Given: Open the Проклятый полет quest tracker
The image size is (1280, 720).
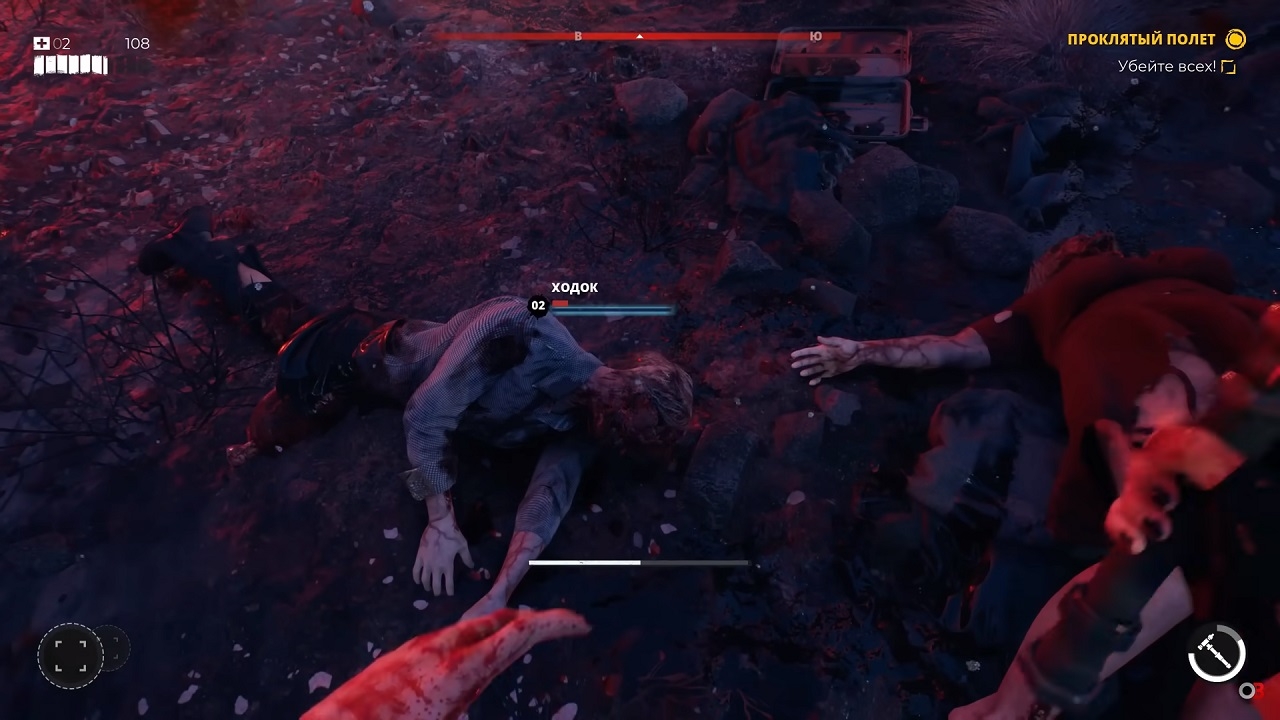Looking at the screenshot, I should [x=1142, y=40].
